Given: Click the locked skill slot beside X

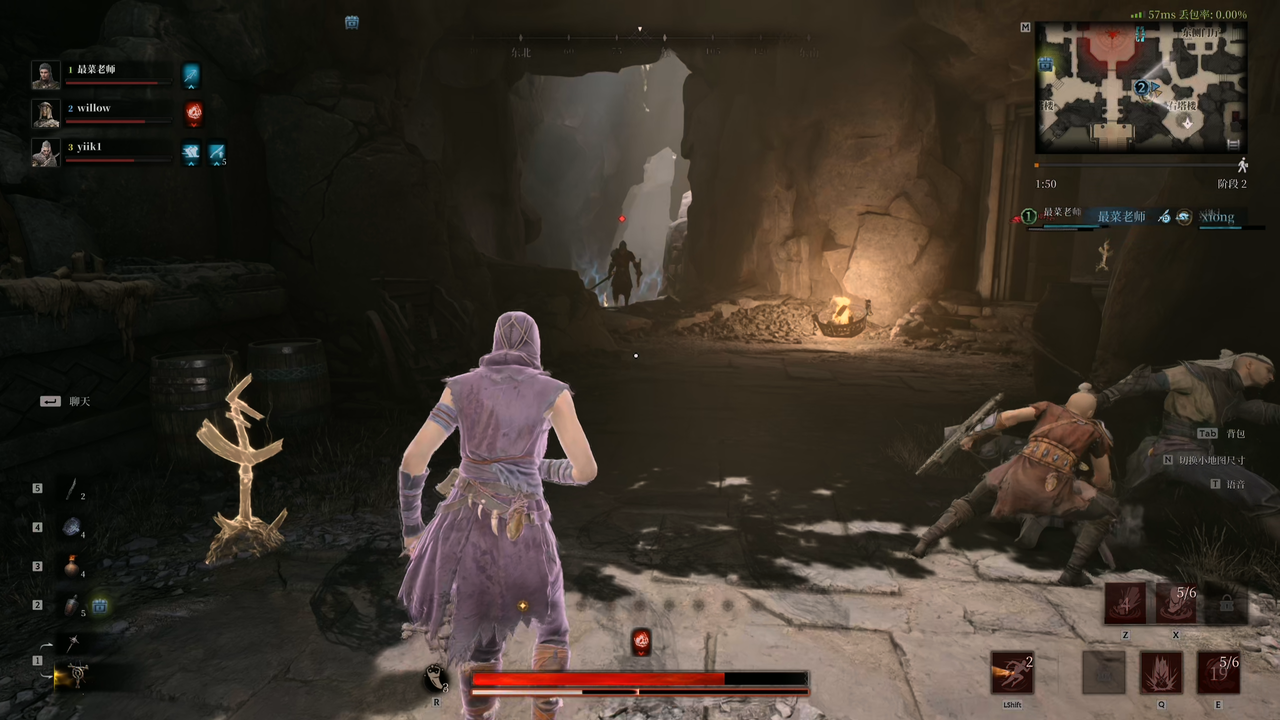Looking at the screenshot, I should (x=1227, y=604).
